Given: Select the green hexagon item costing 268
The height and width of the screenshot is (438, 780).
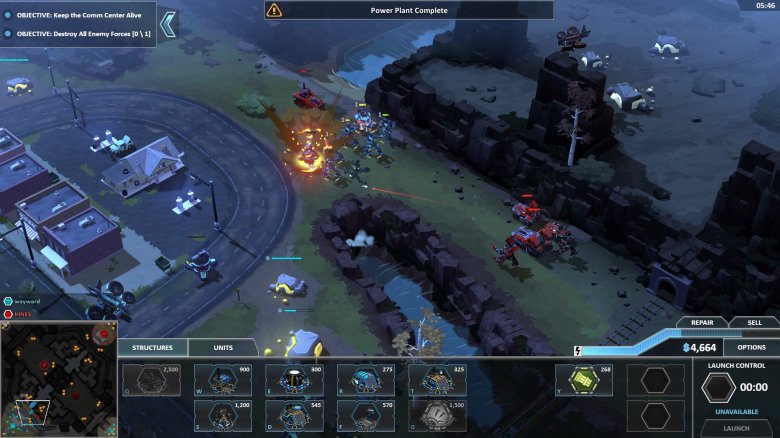Looking at the screenshot, I should point(584,380).
